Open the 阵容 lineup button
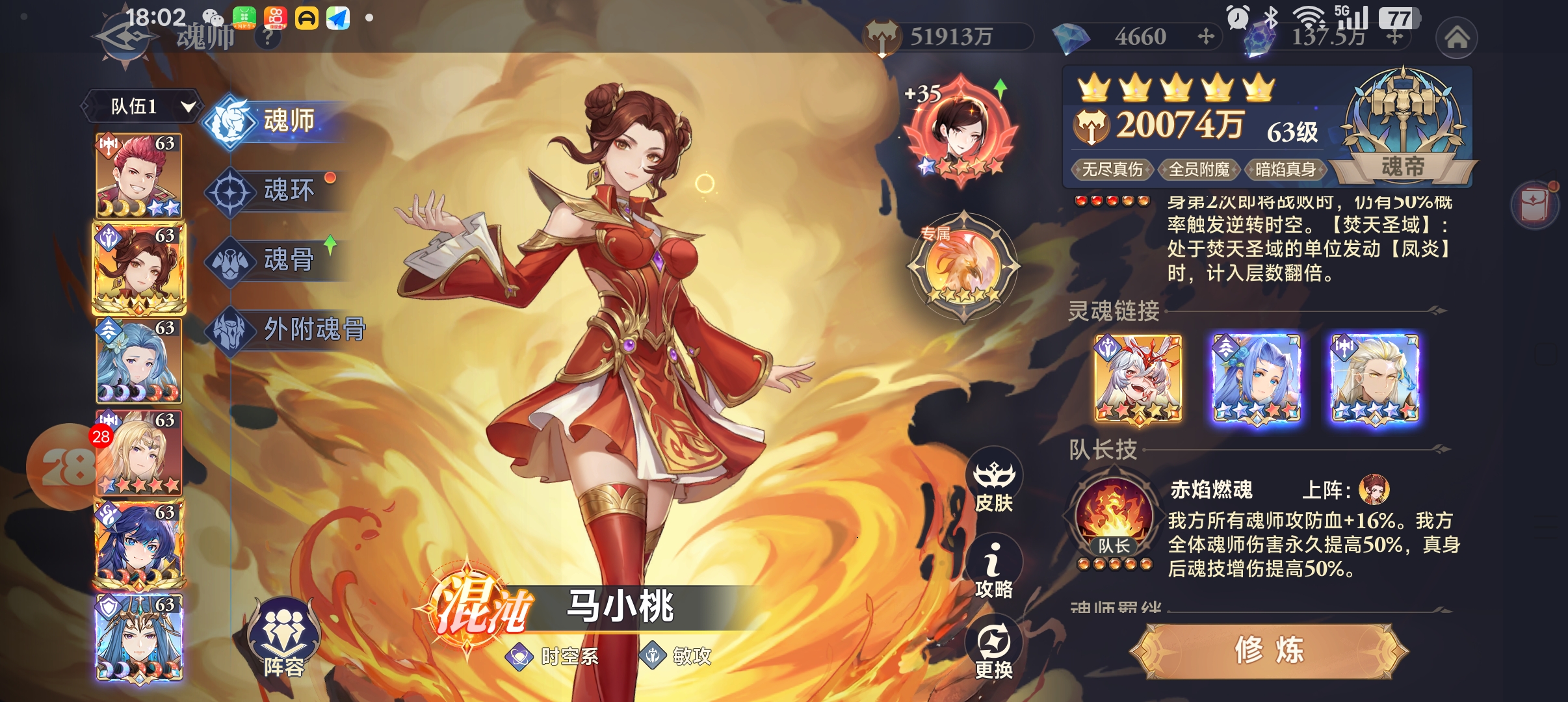The width and height of the screenshot is (1568, 702). click(283, 640)
